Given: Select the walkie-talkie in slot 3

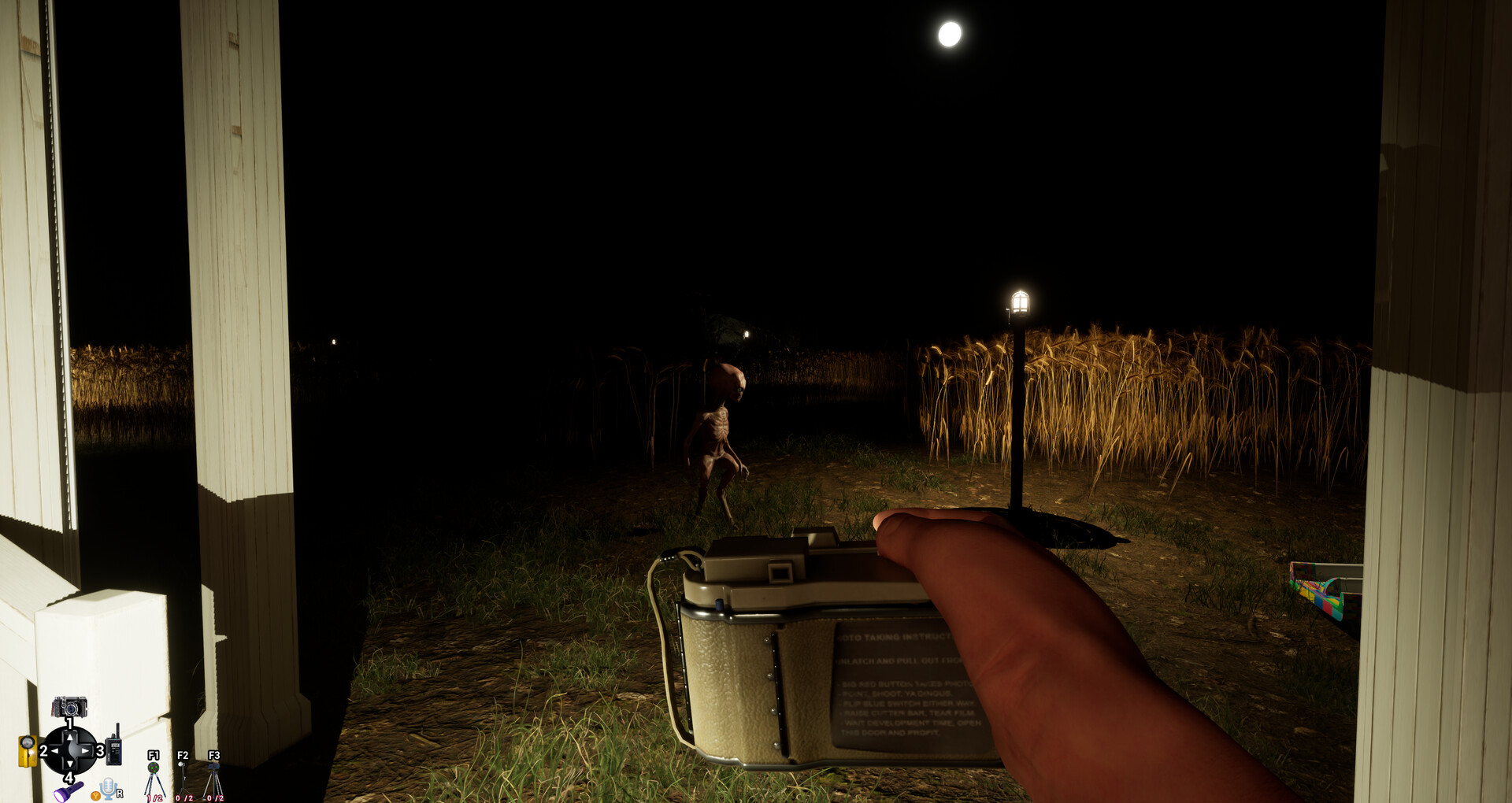Looking at the screenshot, I should pos(114,749).
